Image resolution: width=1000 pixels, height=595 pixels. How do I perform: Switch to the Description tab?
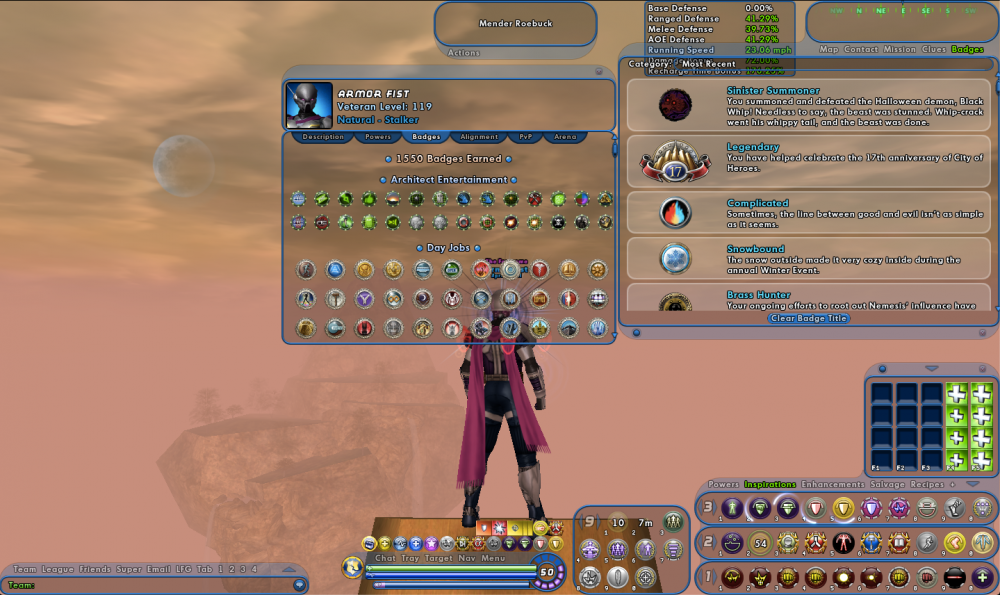[x=323, y=137]
